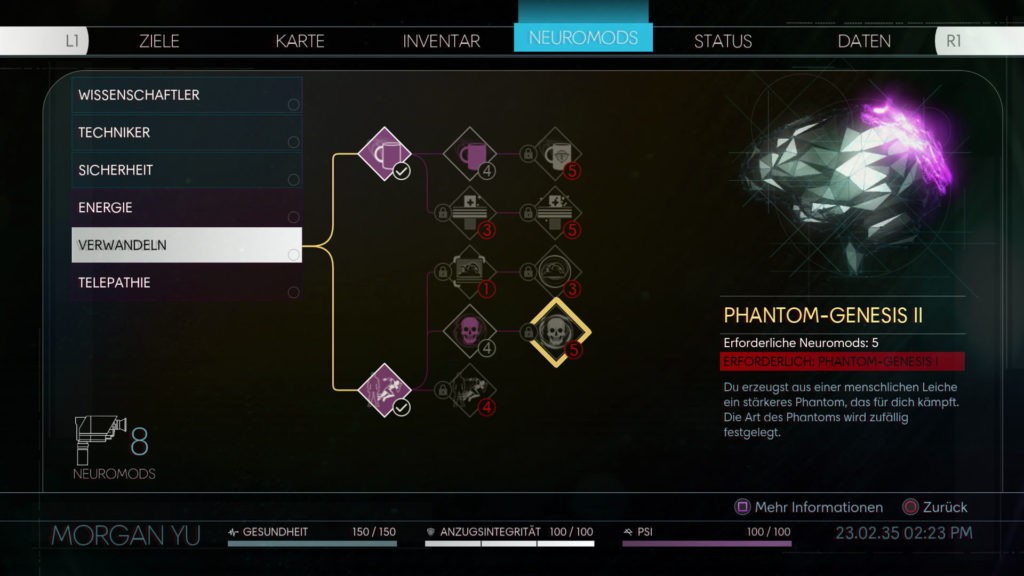Open the Telepathie skill category

[x=187, y=282]
